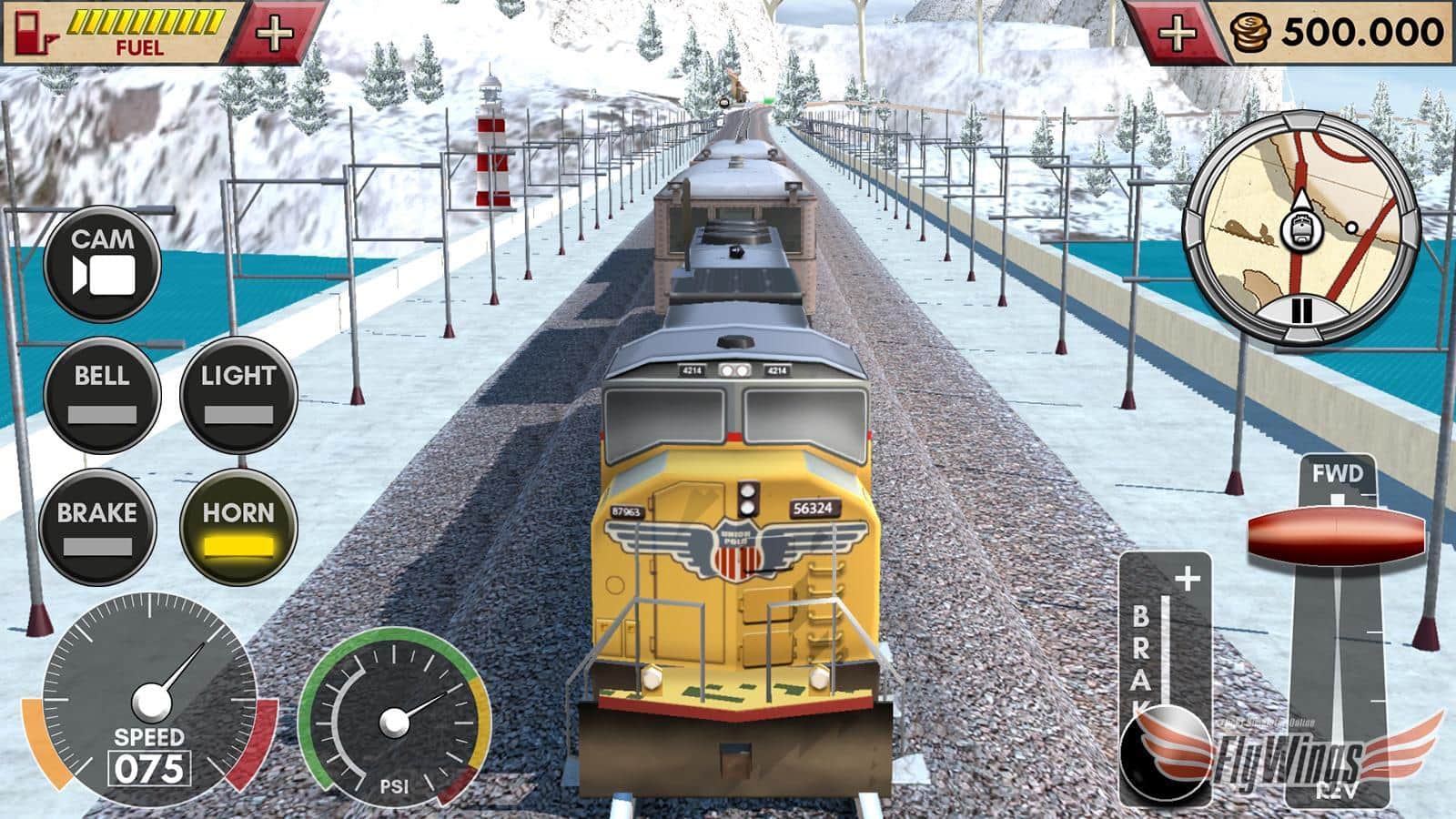
Task: Ring the train's BELL
Action: point(102,394)
